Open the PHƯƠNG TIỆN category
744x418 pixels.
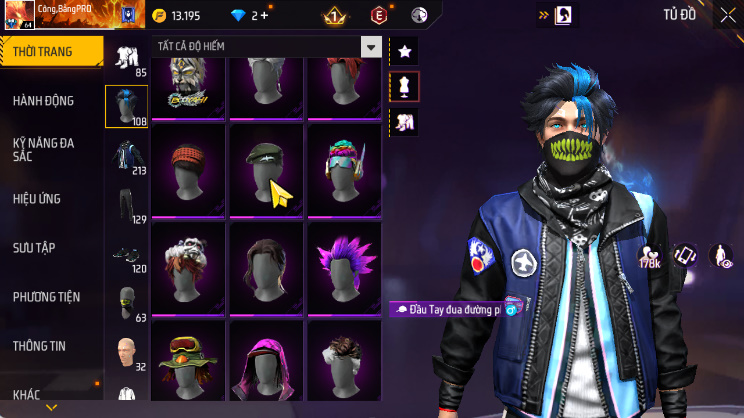tap(46, 297)
